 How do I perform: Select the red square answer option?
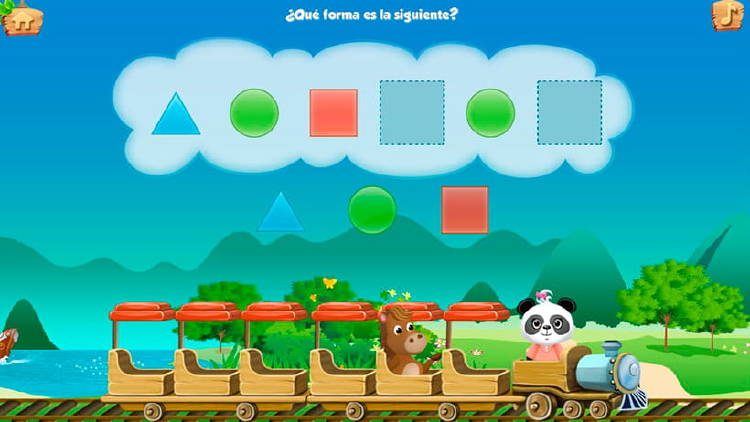(x=465, y=210)
